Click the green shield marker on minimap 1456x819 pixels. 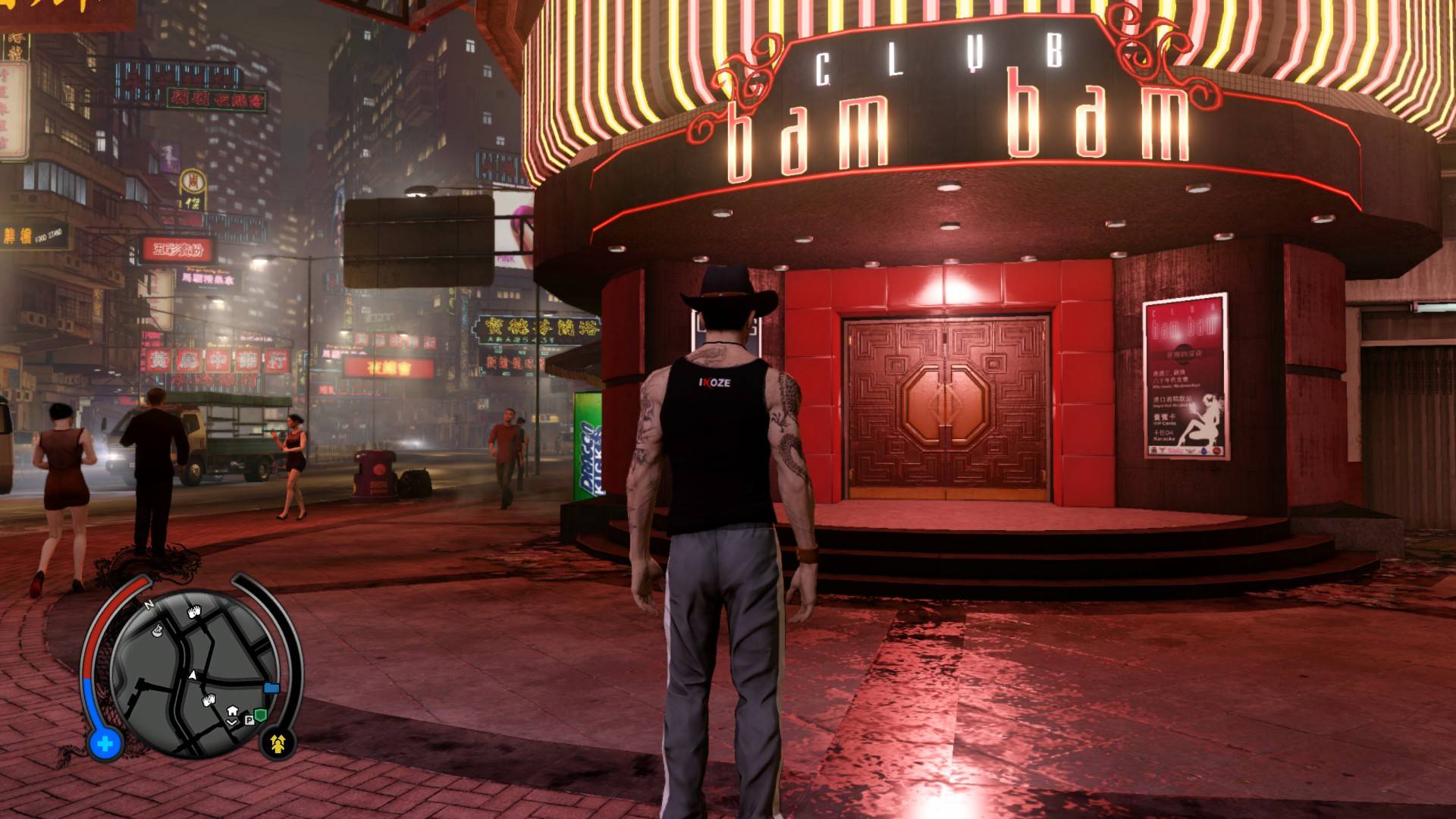coord(260,714)
